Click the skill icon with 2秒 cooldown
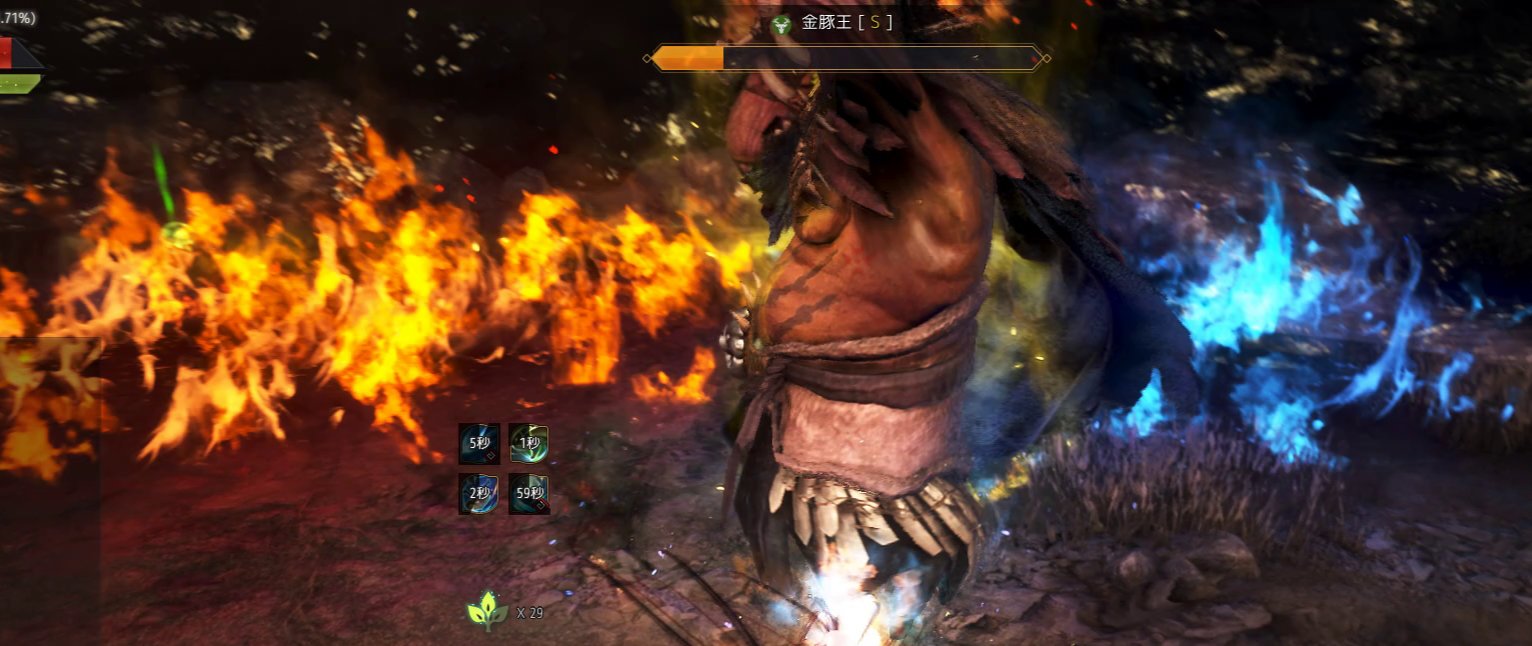The image size is (1532, 646). 479,494
